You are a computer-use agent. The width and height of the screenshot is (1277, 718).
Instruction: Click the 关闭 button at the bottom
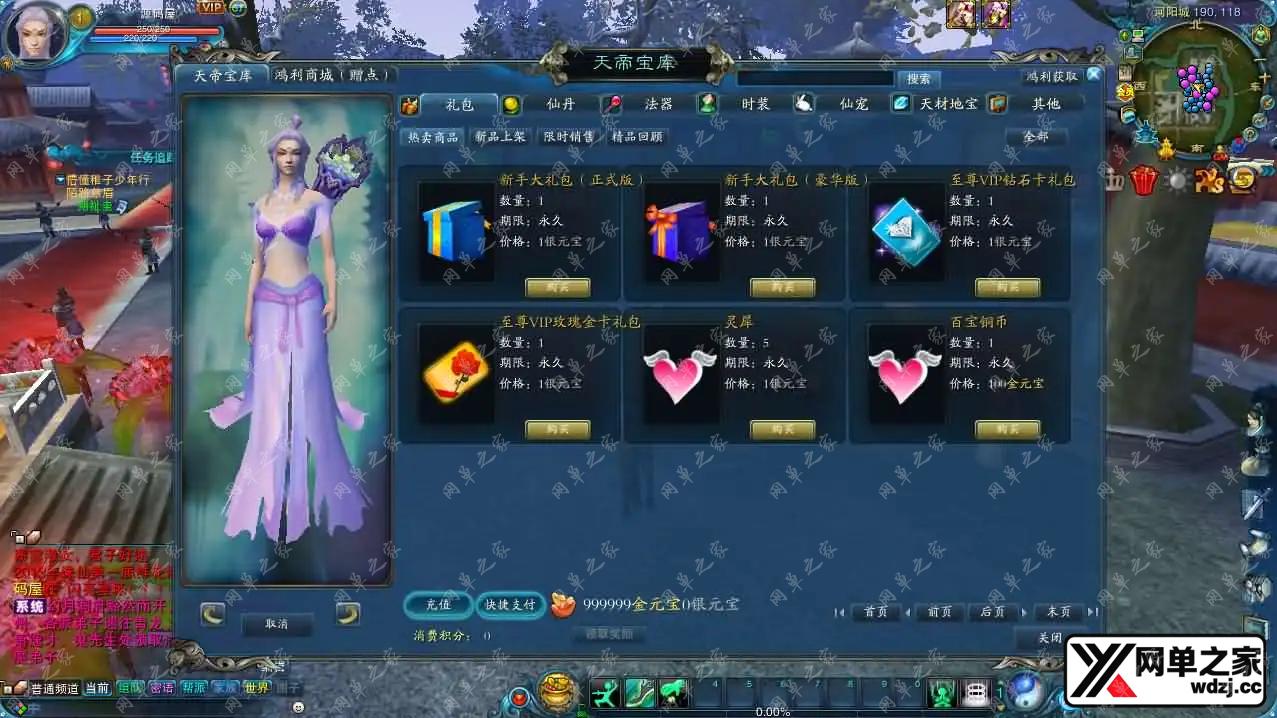[x=1049, y=637]
